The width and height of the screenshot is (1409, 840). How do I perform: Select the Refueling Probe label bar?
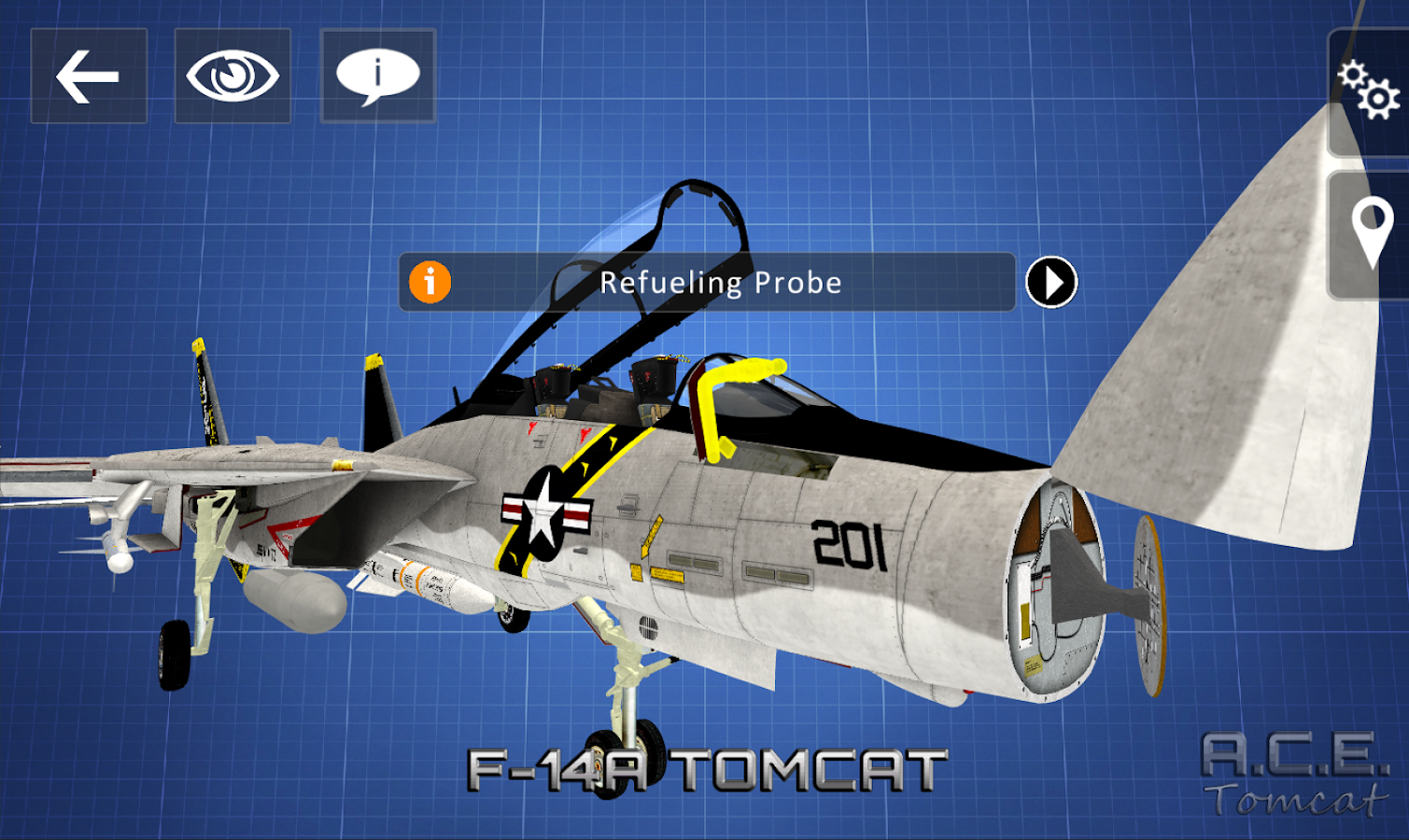[720, 282]
